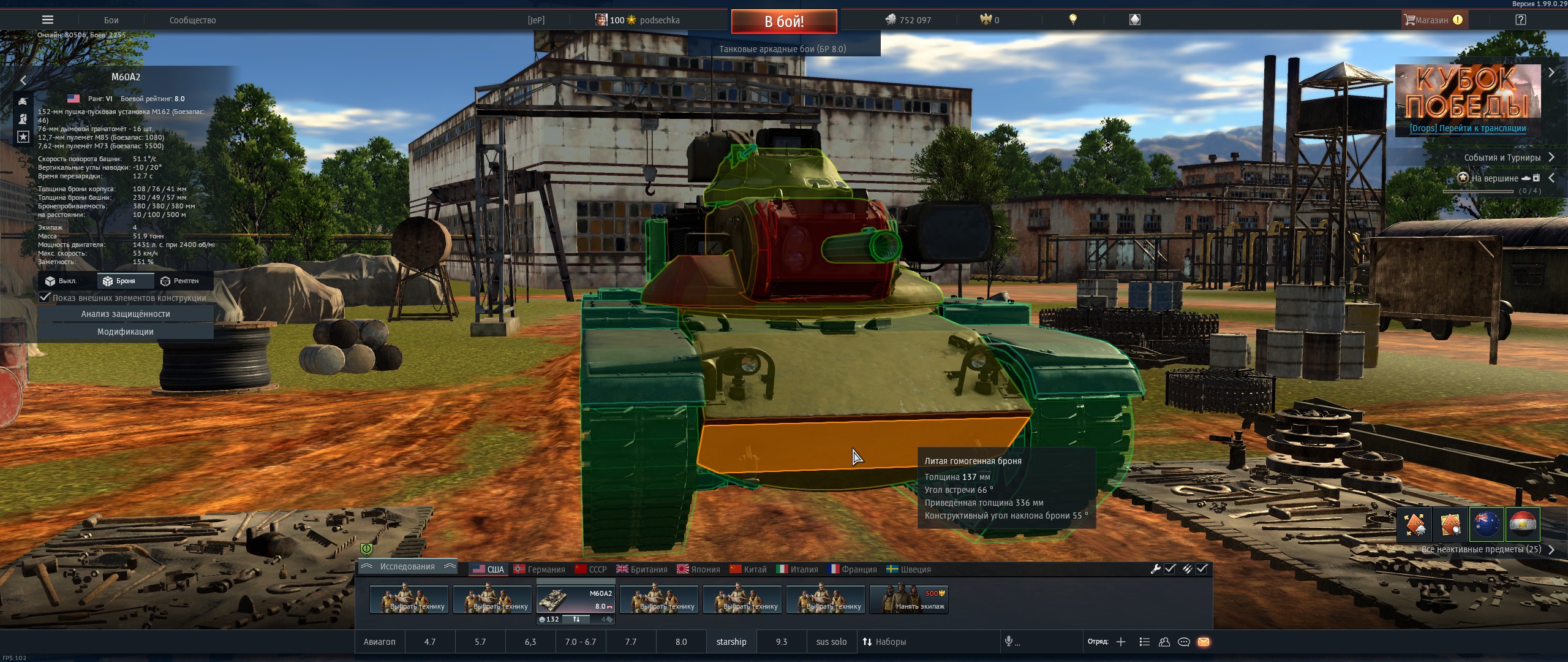Open the Модификации window
Image resolution: width=1568 pixels, height=662 pixels.
[x=126, y=332]
